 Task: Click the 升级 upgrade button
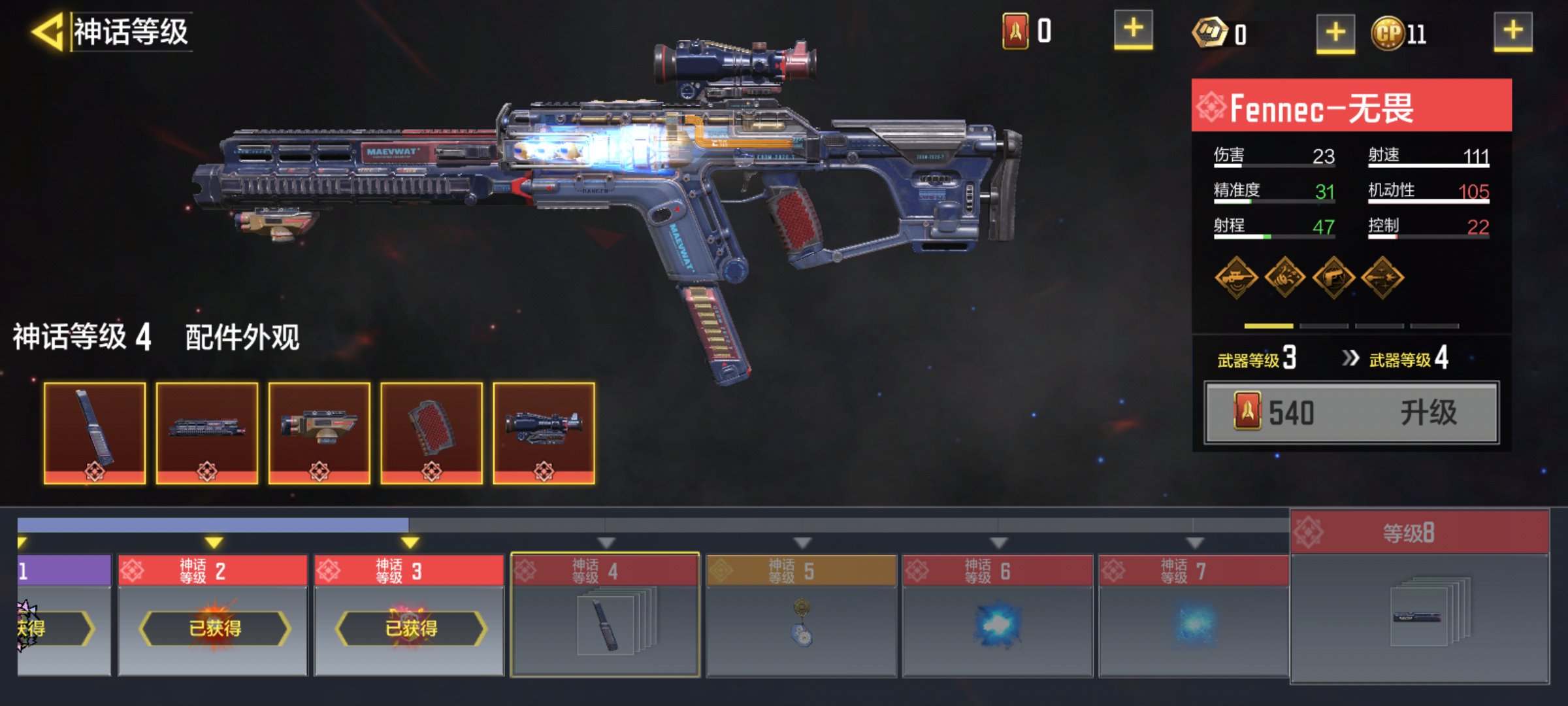[x=1351, y=413]
